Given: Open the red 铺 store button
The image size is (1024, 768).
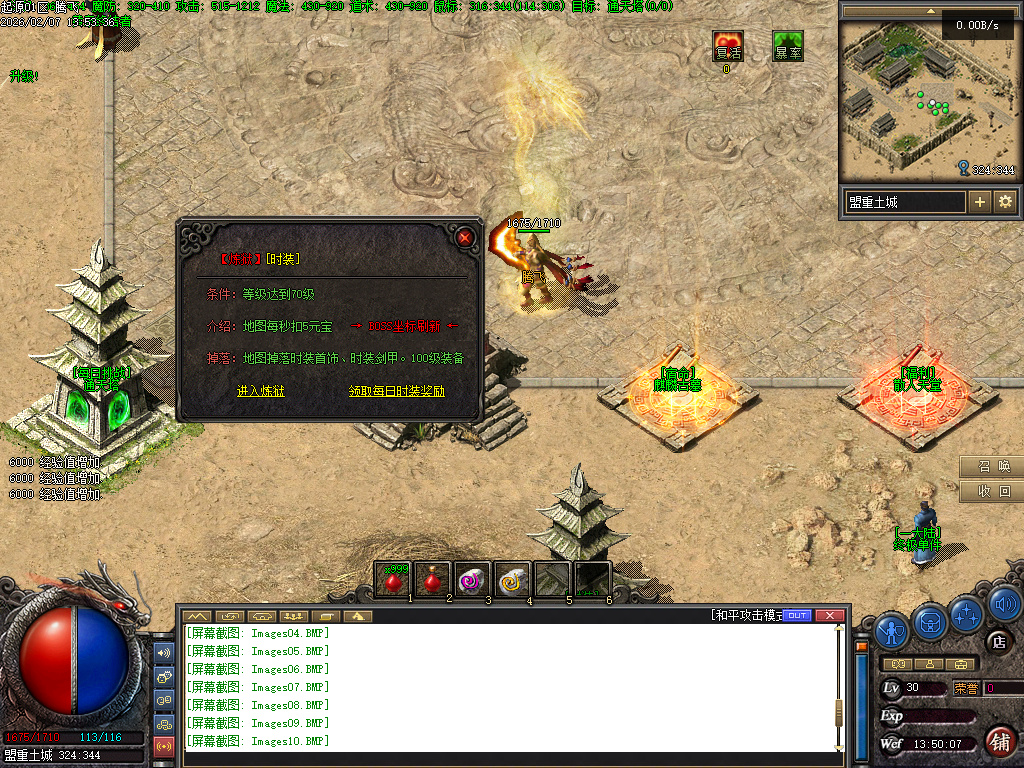Looking at the screenshot, I should click(1000, 741).
